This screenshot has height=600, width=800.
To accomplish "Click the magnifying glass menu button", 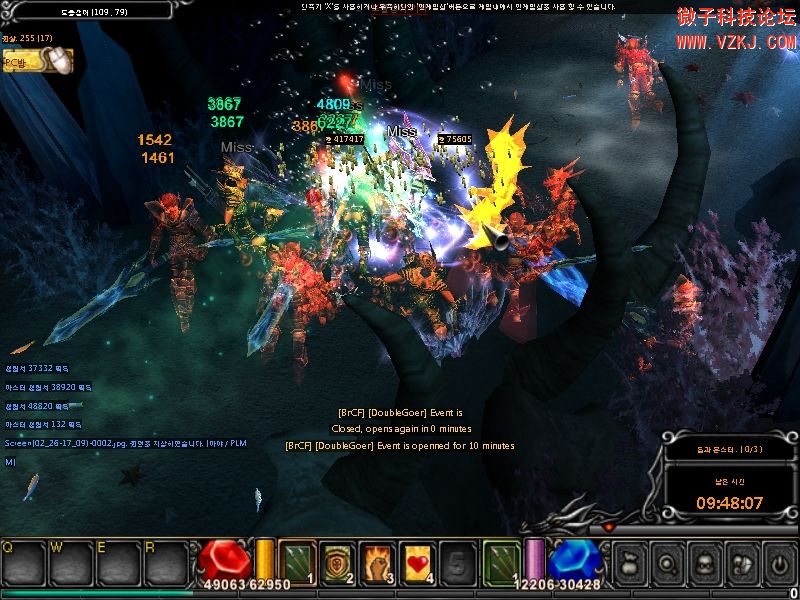I will tap(666, 561).
